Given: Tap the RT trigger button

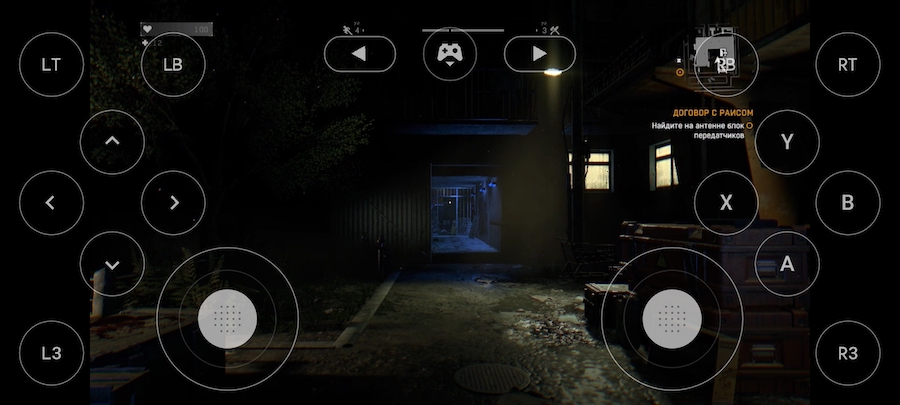Looking at the screenshot, I should click(848, 64).
